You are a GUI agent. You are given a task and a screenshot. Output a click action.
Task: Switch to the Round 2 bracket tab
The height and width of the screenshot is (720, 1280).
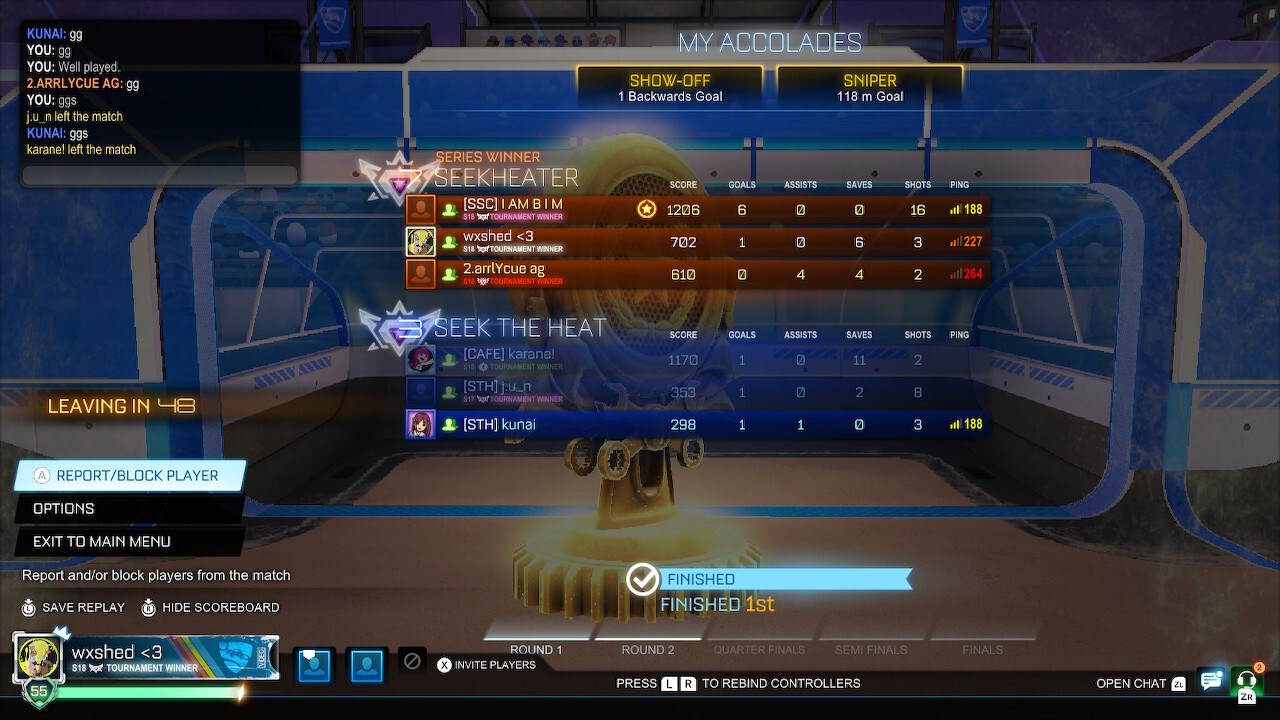pyautogui.click(x=648, y=649)
